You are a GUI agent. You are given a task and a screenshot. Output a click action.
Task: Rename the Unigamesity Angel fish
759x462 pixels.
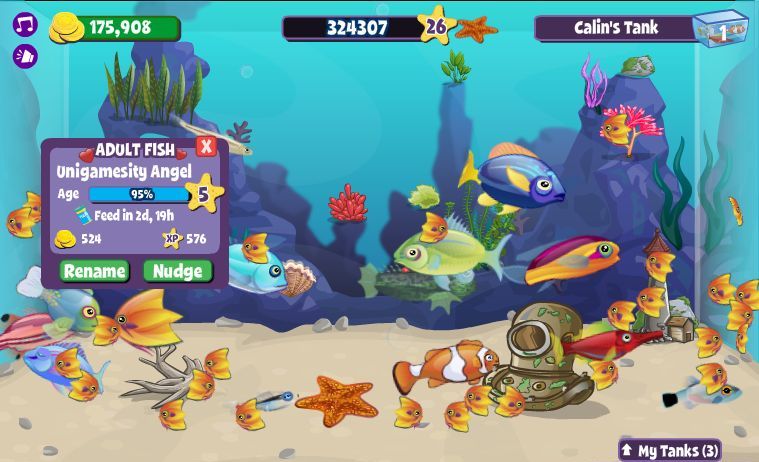coord(95,271)
